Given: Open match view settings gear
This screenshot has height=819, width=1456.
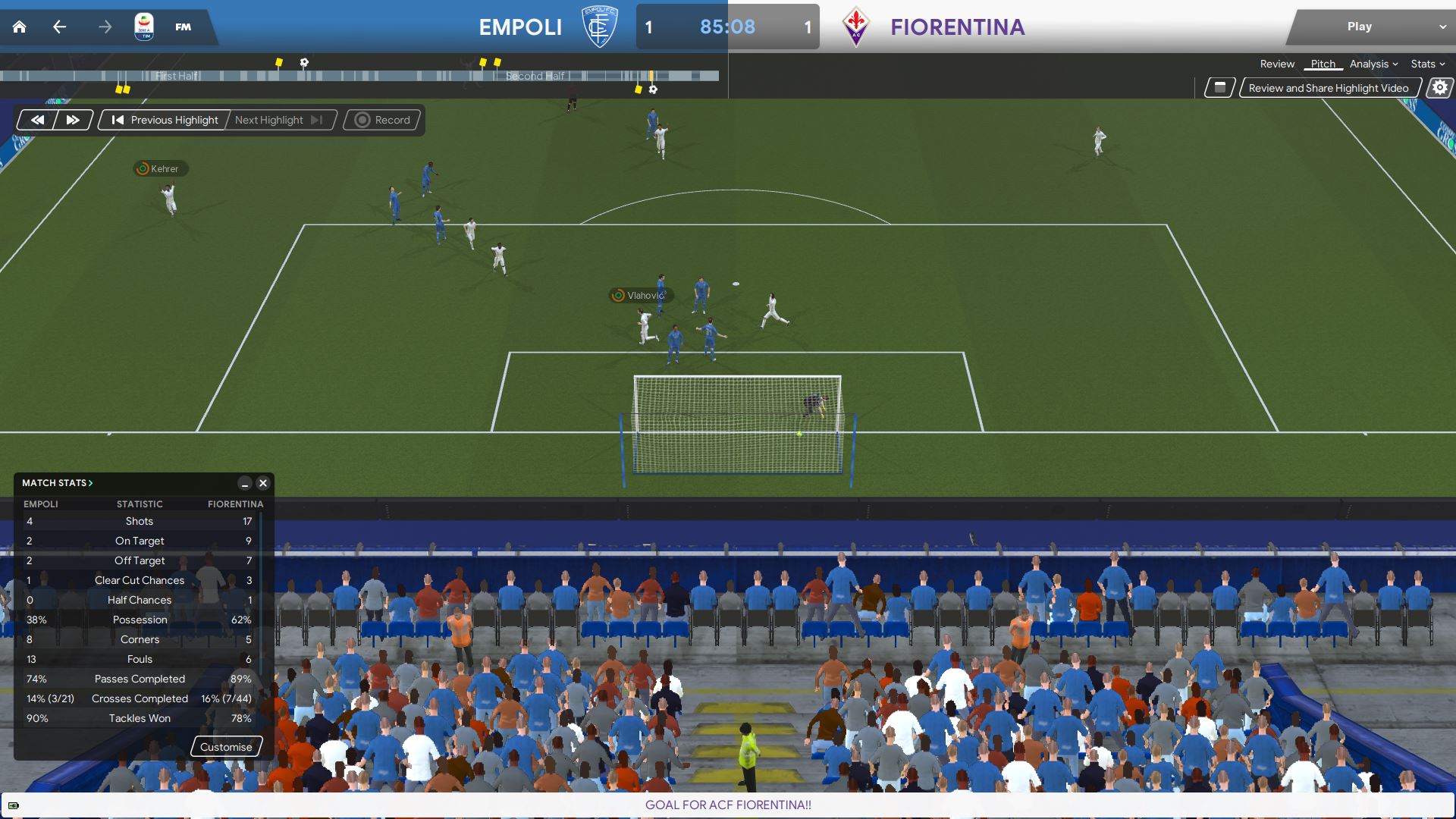Looking at the screenshot, I should 1439,88.
